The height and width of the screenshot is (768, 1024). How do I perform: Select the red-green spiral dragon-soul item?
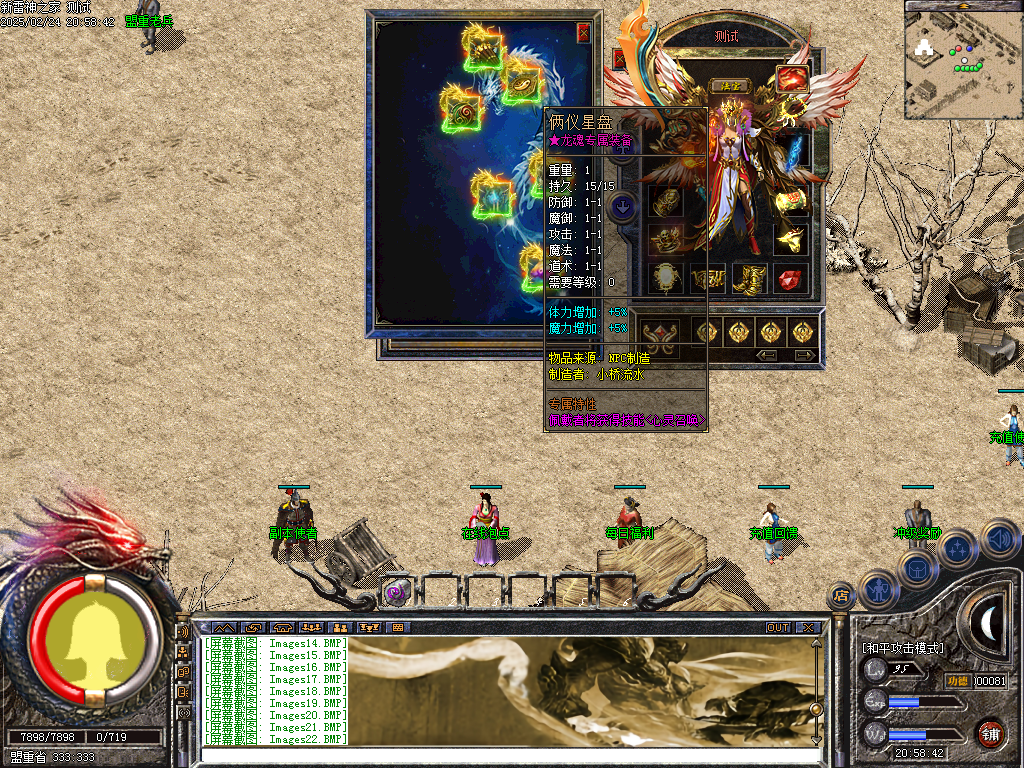(461, 110)
